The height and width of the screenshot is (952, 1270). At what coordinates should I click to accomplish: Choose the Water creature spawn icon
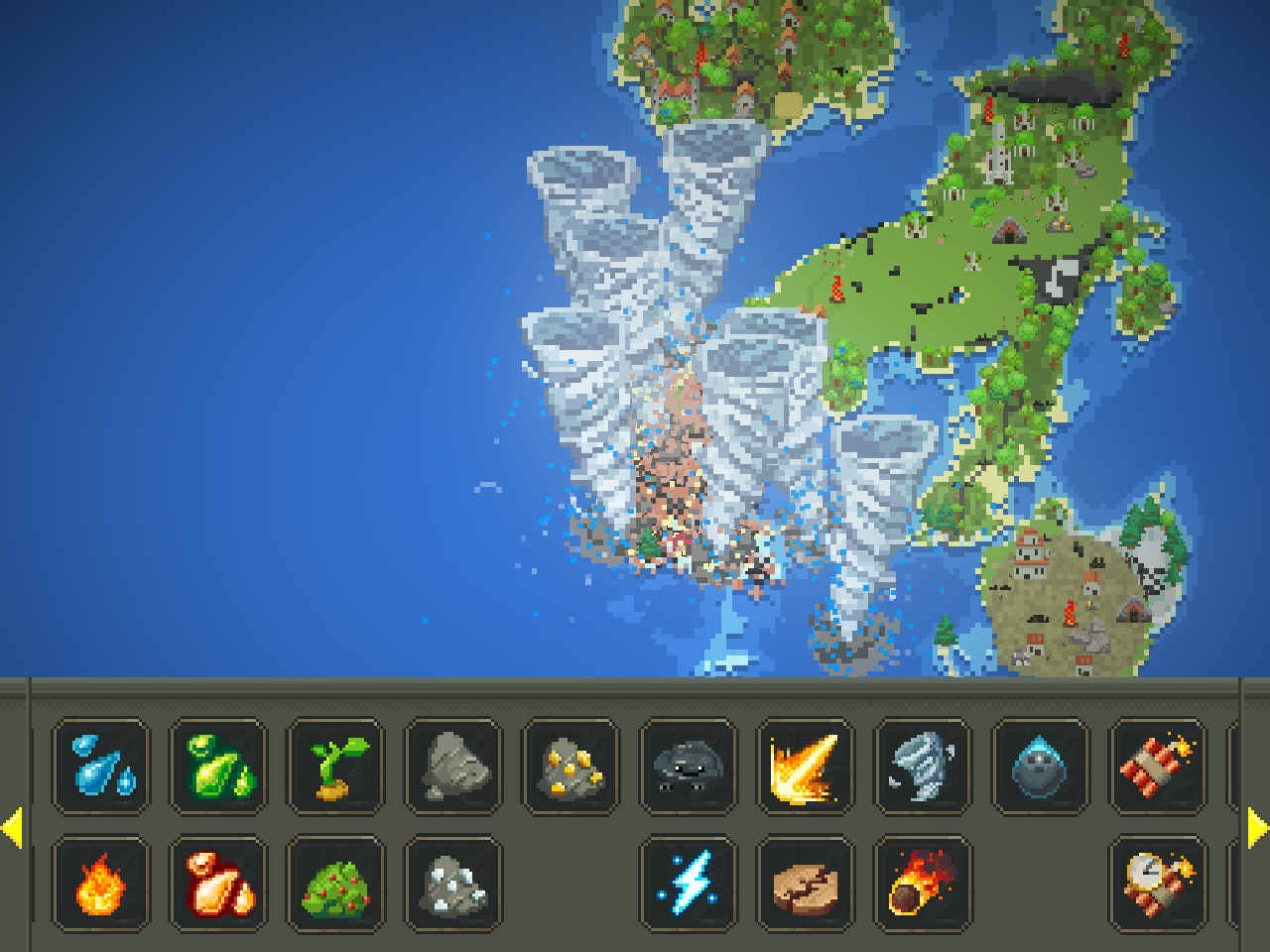coord(1040,766)
